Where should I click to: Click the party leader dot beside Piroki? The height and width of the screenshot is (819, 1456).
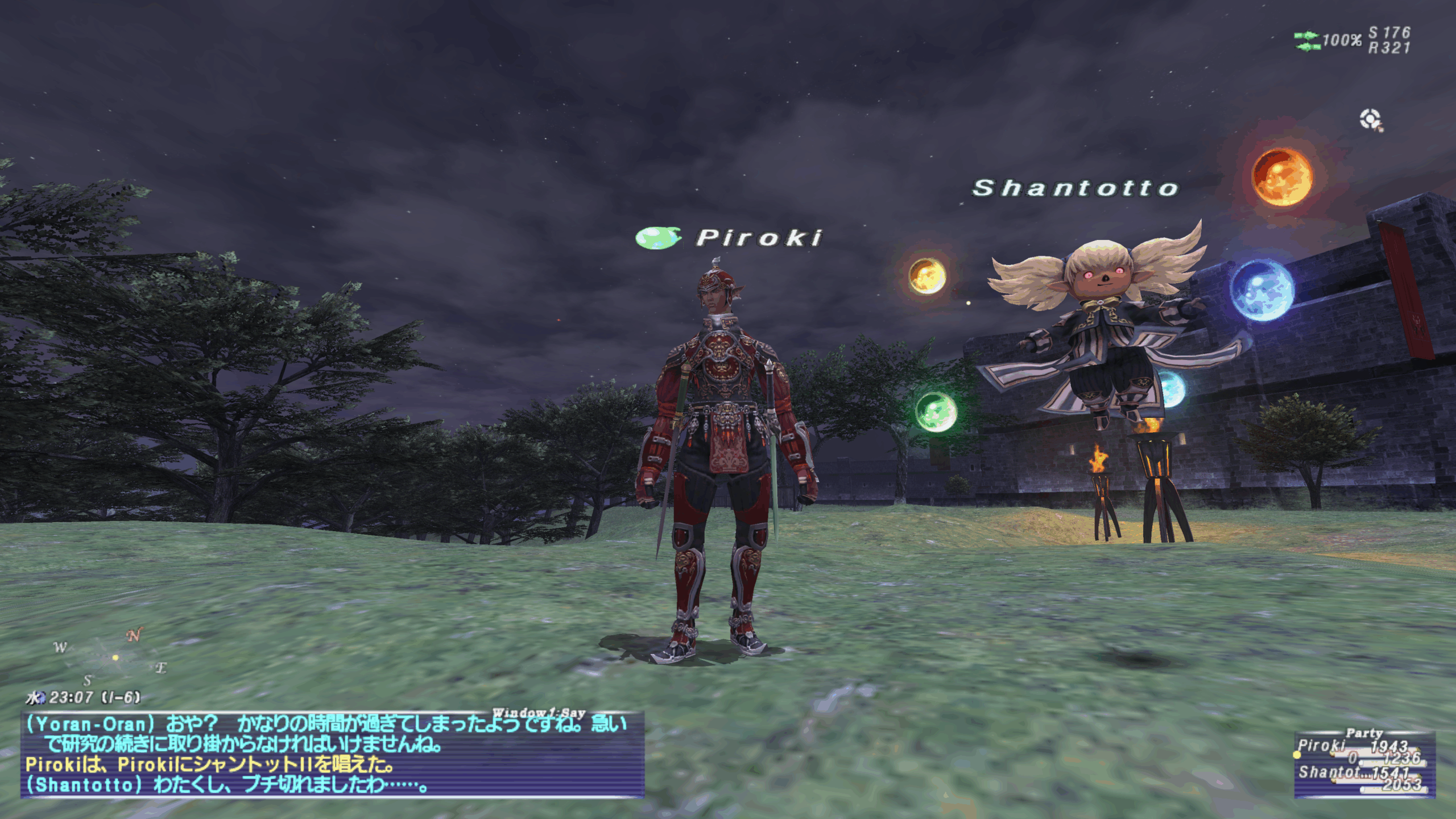pyautogui.click(x=1297, y=756)
